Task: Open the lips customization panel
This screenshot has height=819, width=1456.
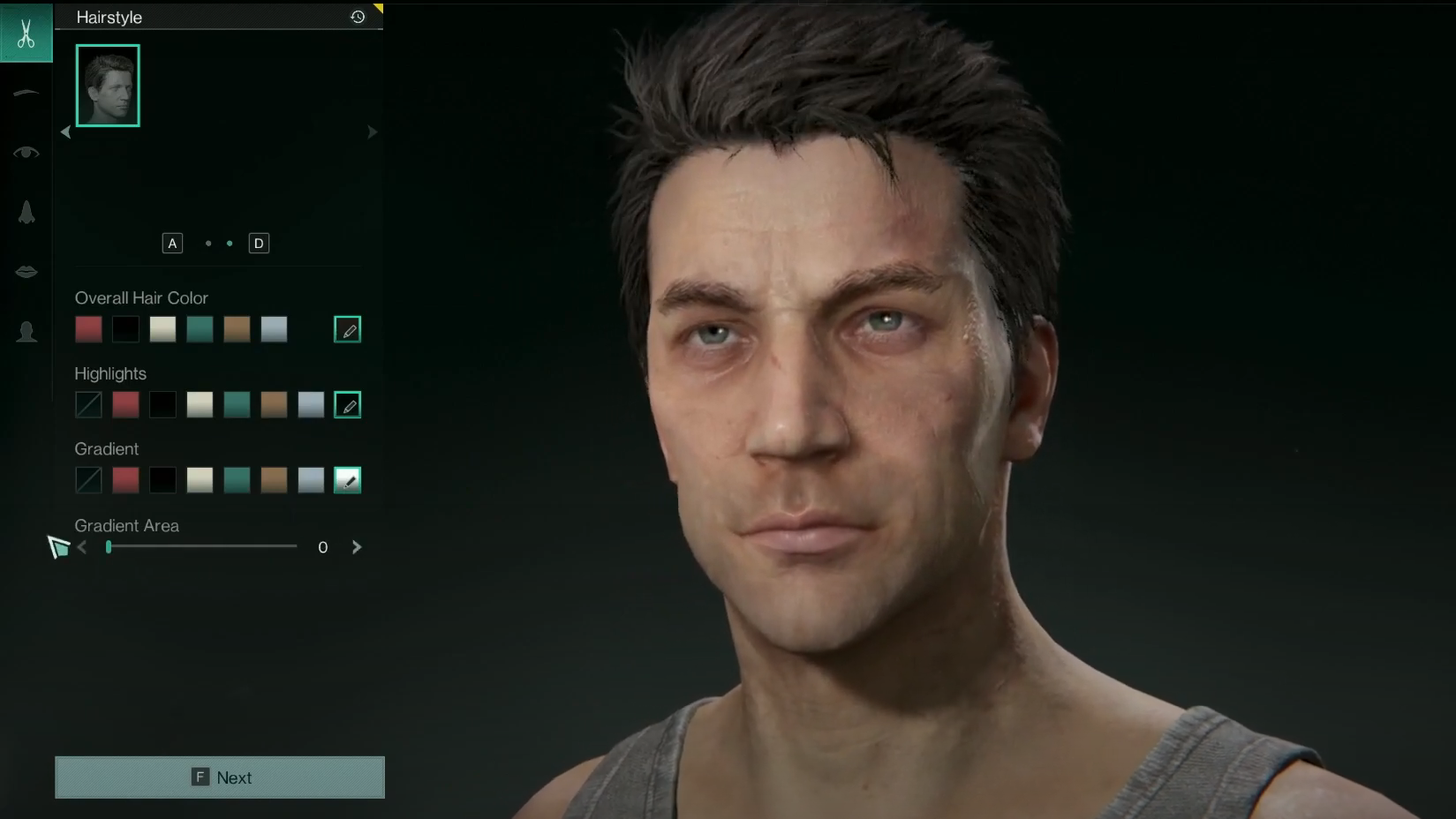Action: coord(26,271)
